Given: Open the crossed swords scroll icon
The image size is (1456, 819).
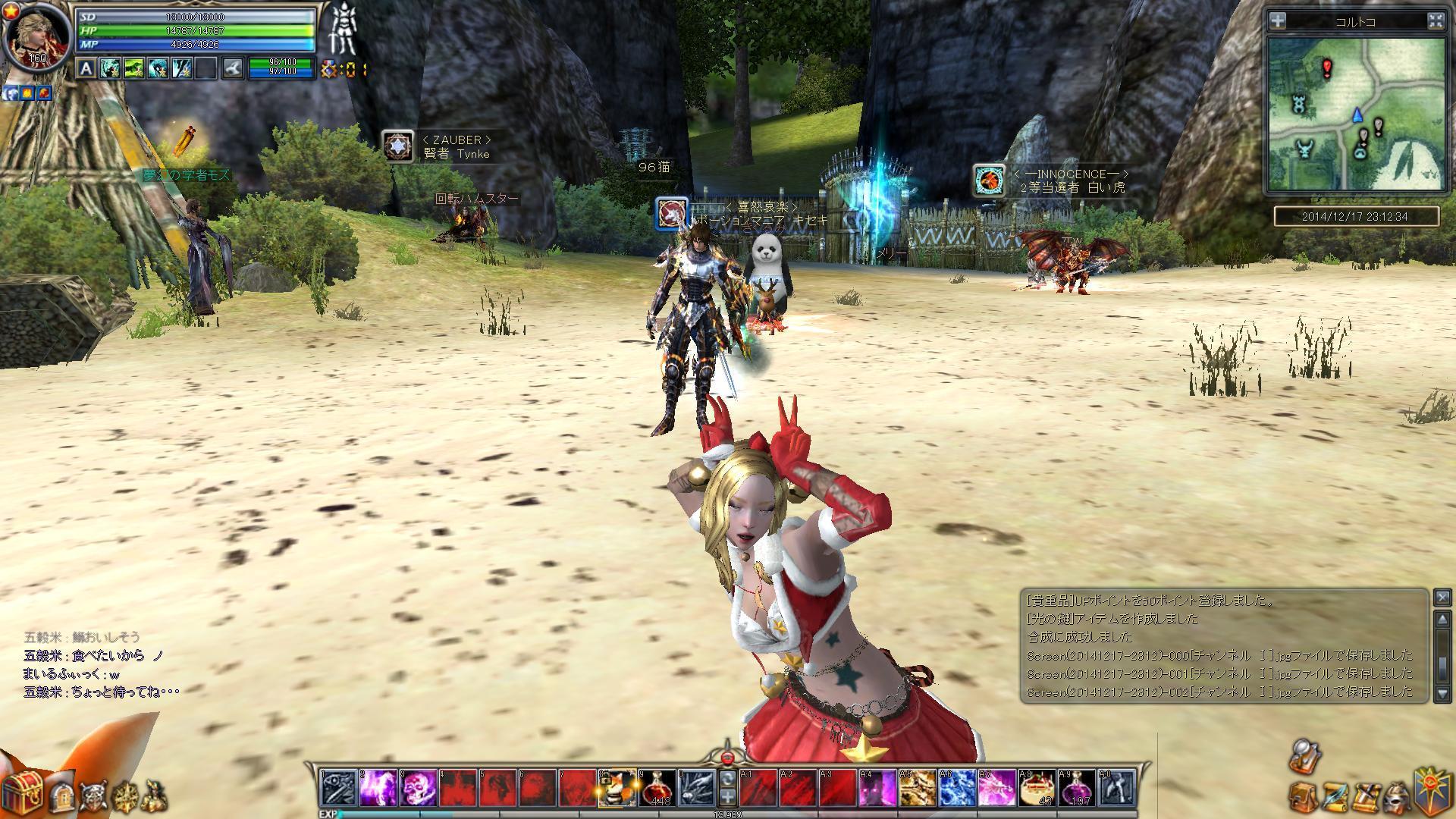Looking at the screenshot, I should [x=1364, y=796].
